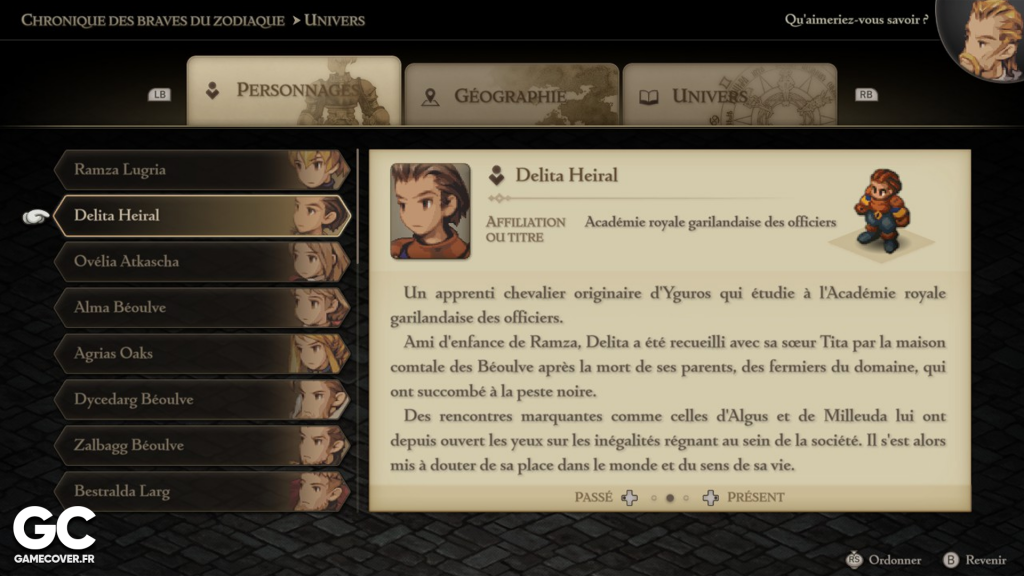The height and width of the screenshot is (576, 1024).
Task: Choose Bestralda Larg from the list
Action: (200, 491)
